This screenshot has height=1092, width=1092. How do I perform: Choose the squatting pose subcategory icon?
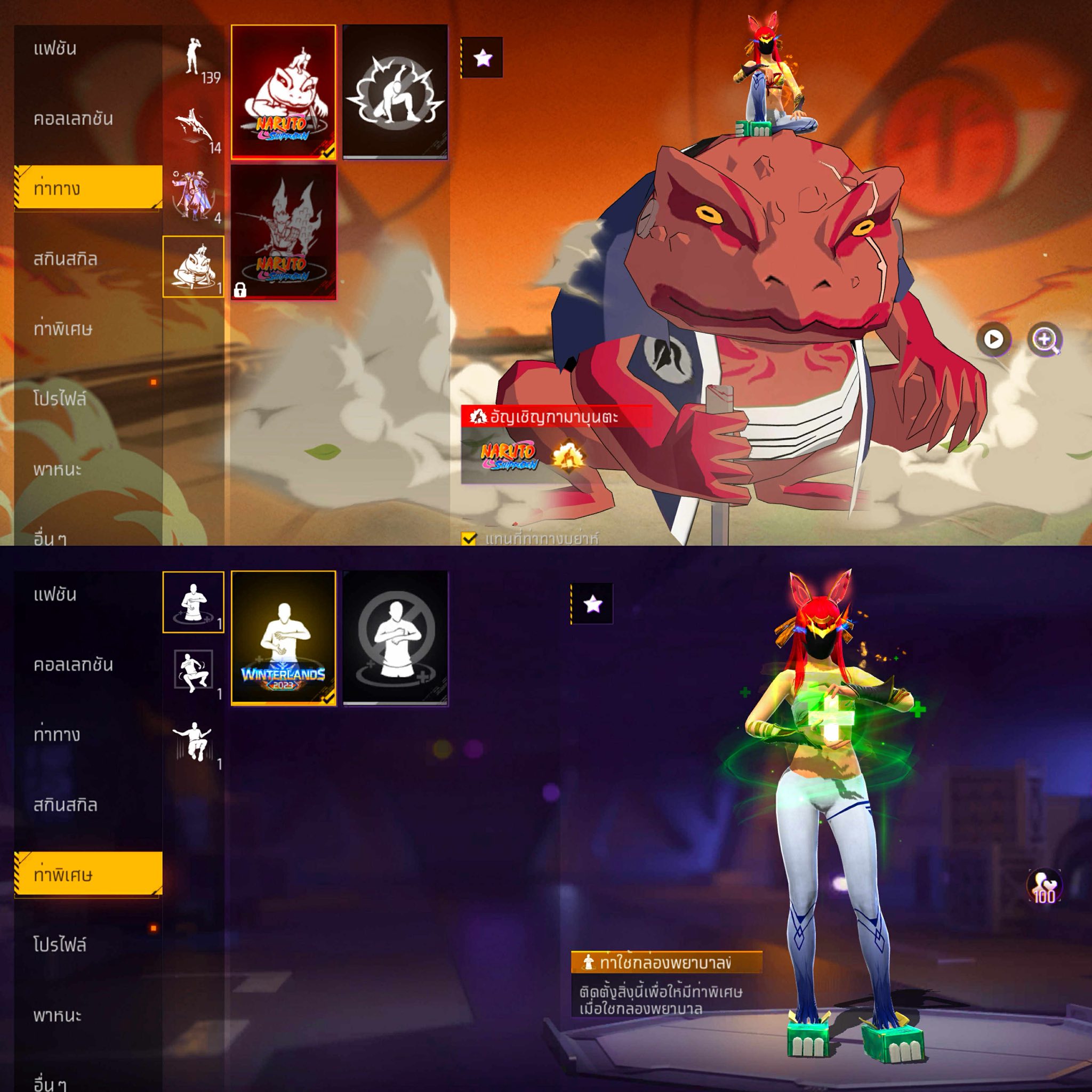(x=194, y=671)
